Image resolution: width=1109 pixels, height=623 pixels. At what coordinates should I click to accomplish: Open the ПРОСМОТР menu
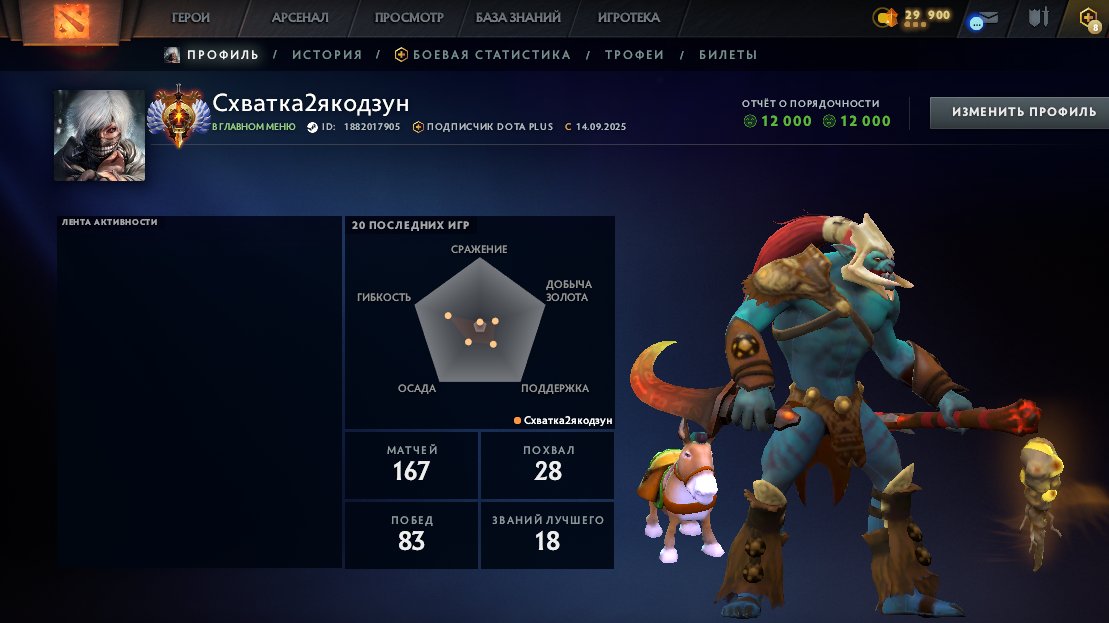tap(409, 17)
